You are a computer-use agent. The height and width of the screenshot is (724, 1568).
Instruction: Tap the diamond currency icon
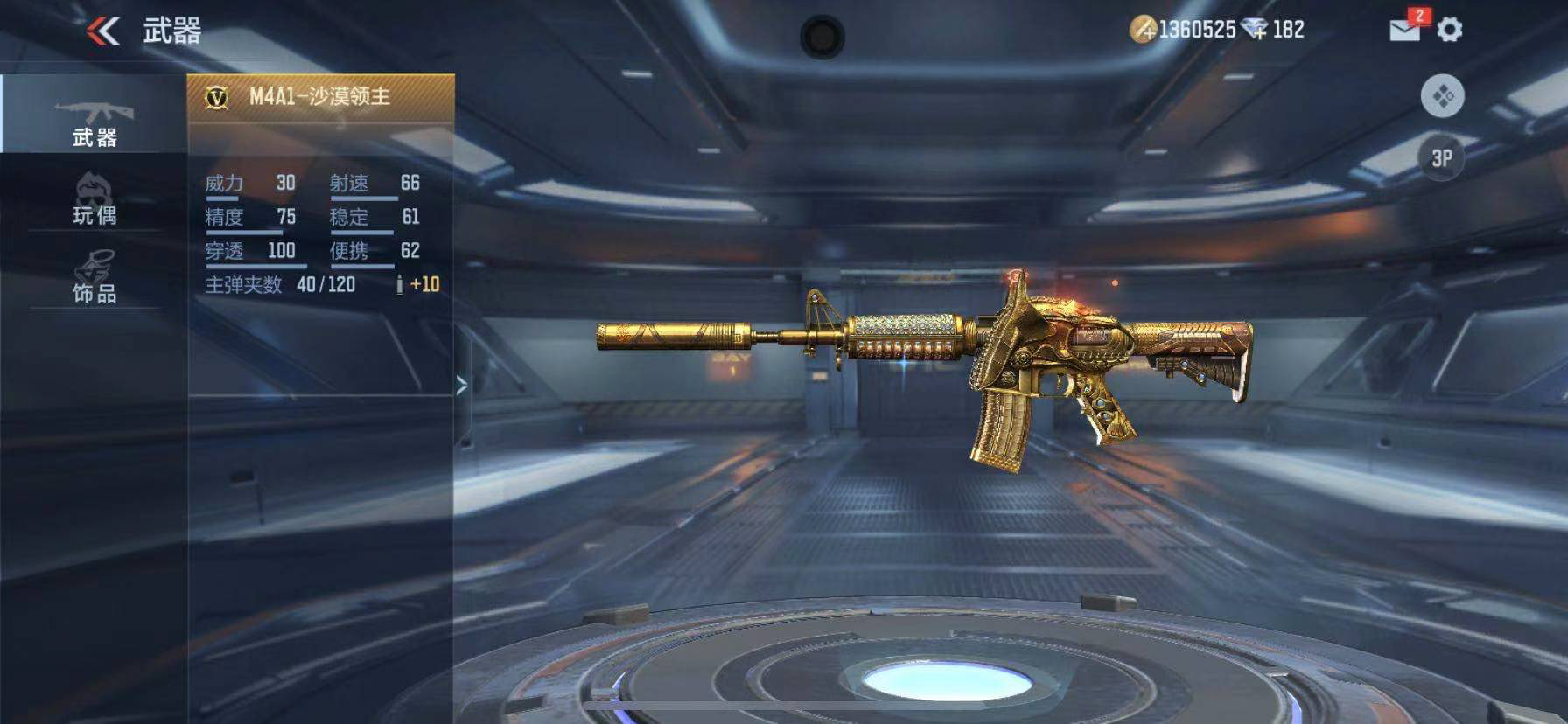[1255, 30]
